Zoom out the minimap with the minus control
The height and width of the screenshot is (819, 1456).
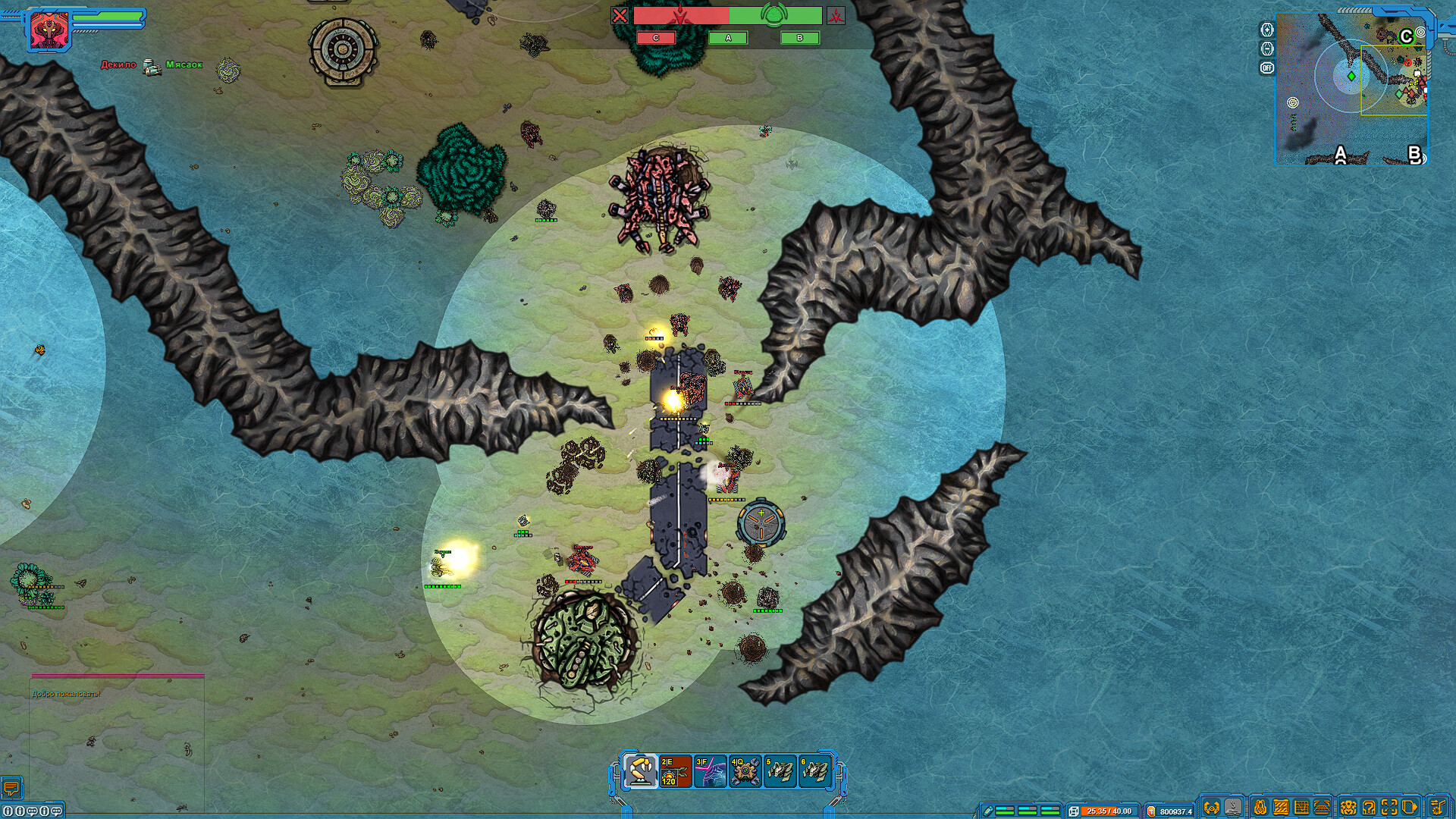1267,49
